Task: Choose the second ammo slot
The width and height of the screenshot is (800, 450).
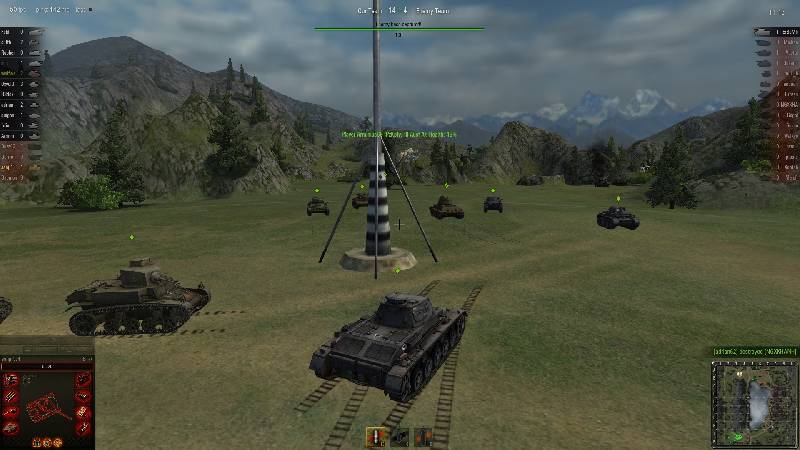Action: [x=400, y=437]
